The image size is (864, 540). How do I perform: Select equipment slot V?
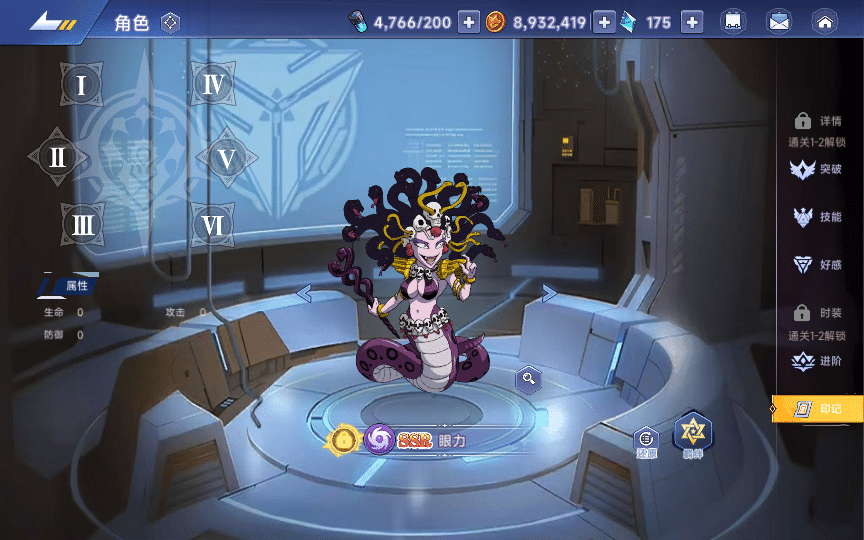(227, 157)
